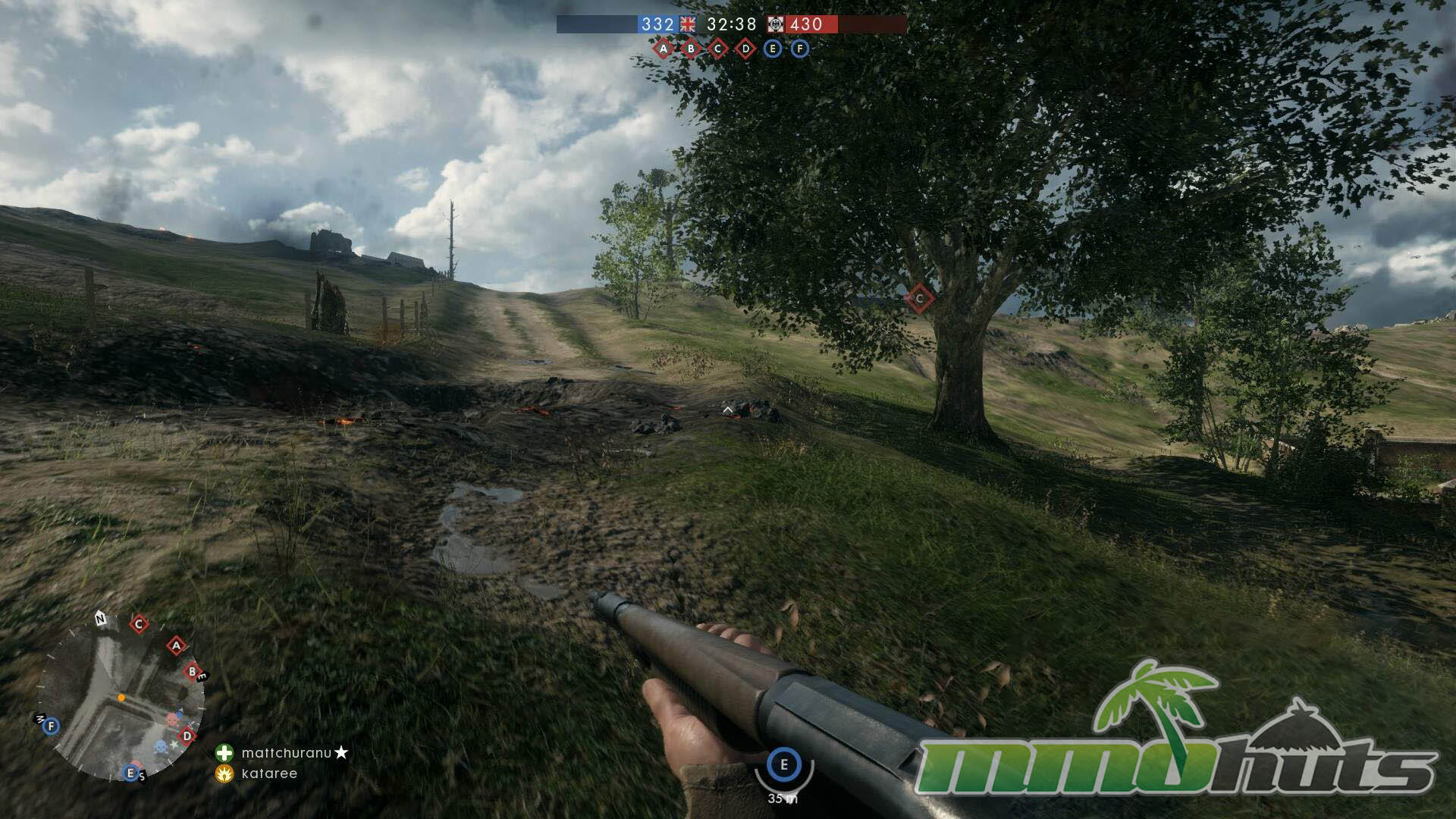Screen dimensions: 1456x819
Task: Select squad member mattchuranu
Action: [x=287, y=753]
